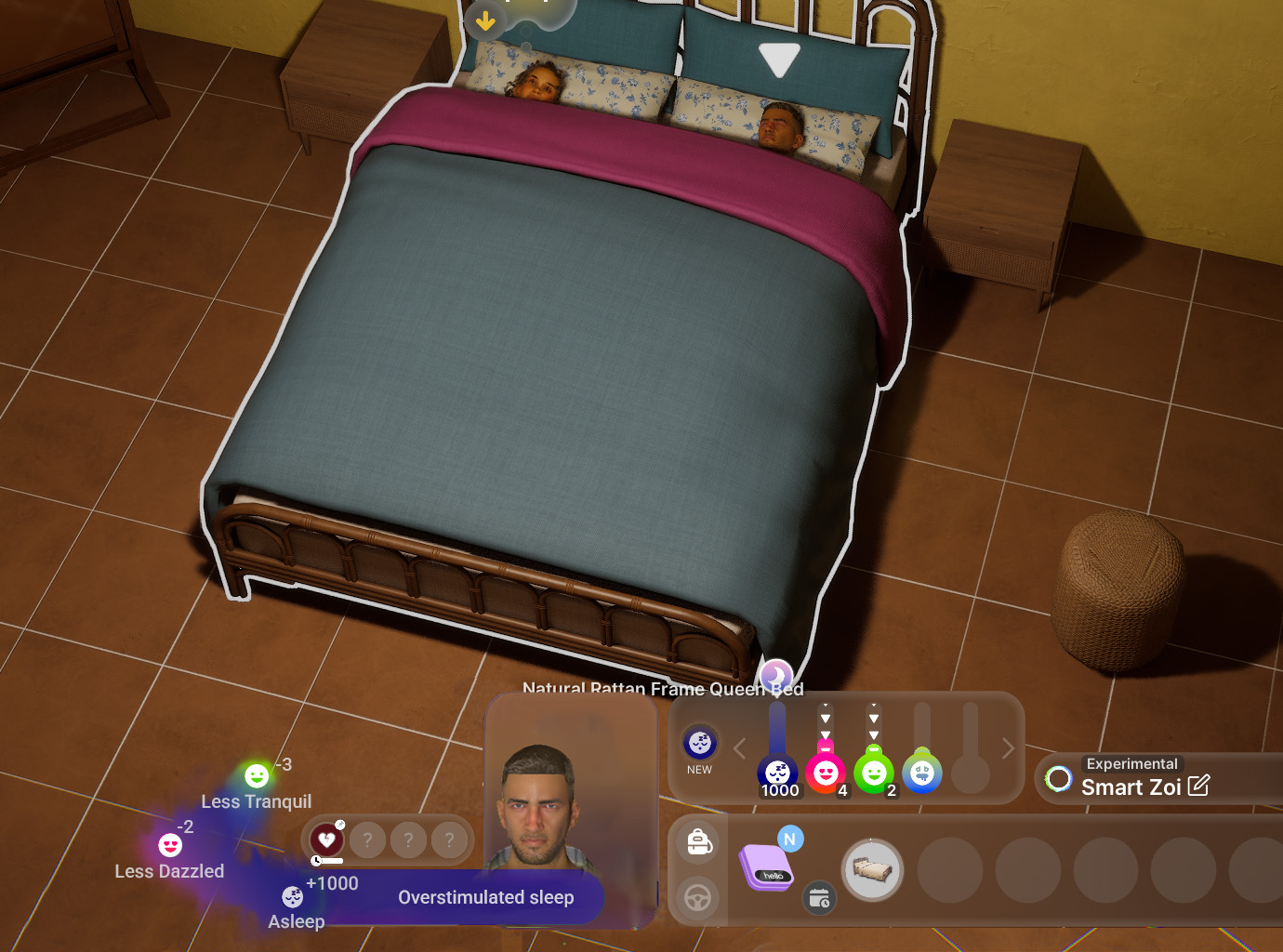Show the previous emotion meters
This screenshot has height=952, width=1283.
pyautogui.click(x=740, y=748)
